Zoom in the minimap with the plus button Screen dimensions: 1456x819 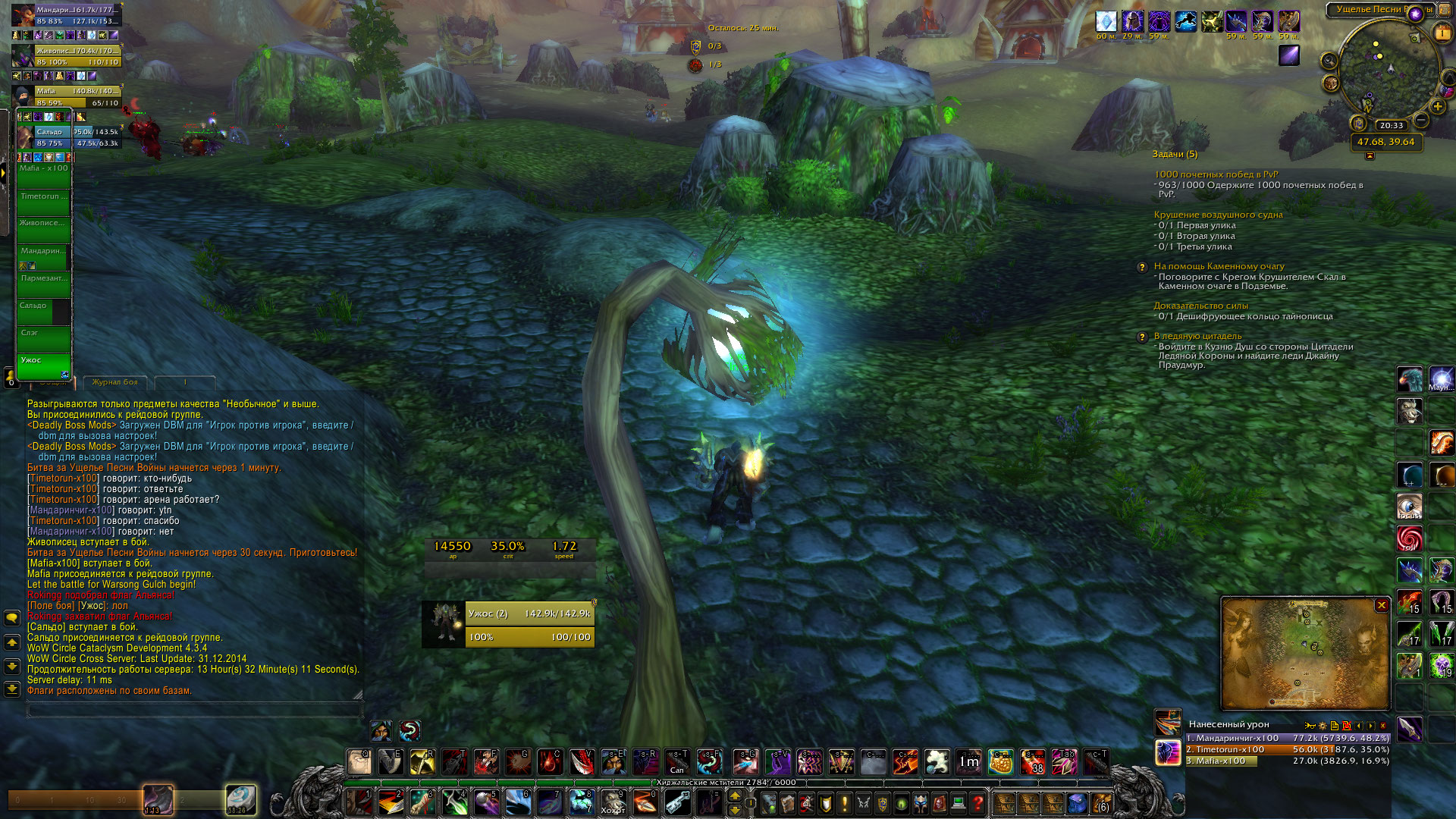1438,107
